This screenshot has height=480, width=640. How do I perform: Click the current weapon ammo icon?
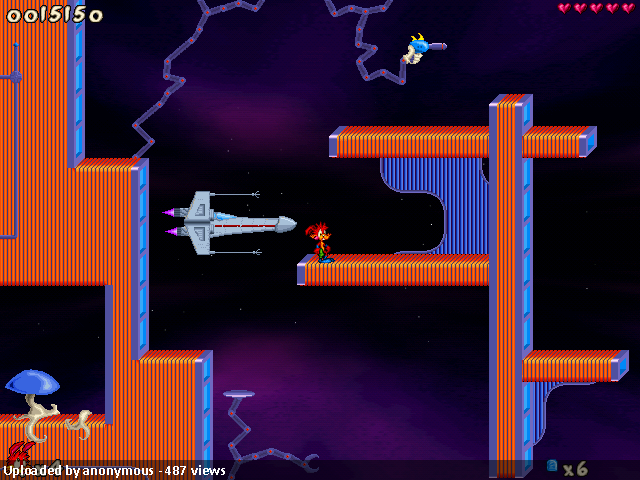point(552,466)
